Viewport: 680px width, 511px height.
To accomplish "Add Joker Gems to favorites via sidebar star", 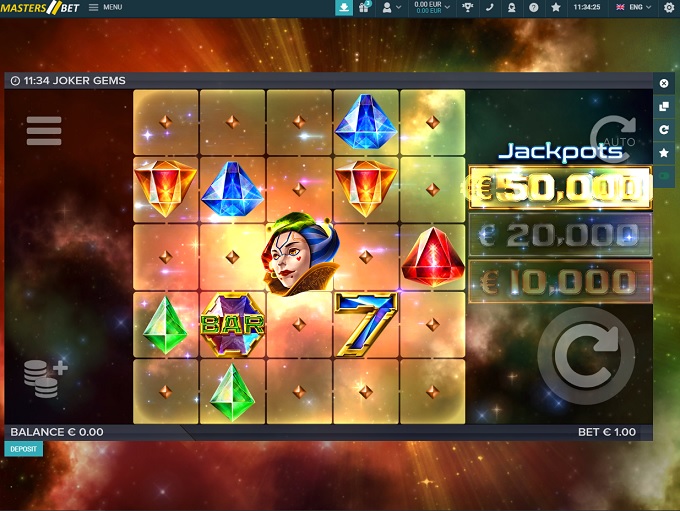I will 664,153.
